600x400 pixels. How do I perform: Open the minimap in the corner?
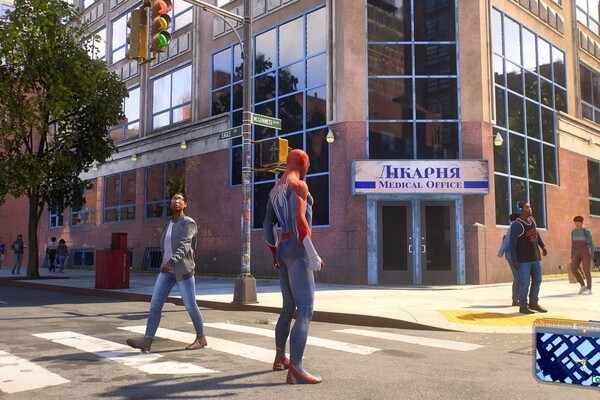[568, 355]
